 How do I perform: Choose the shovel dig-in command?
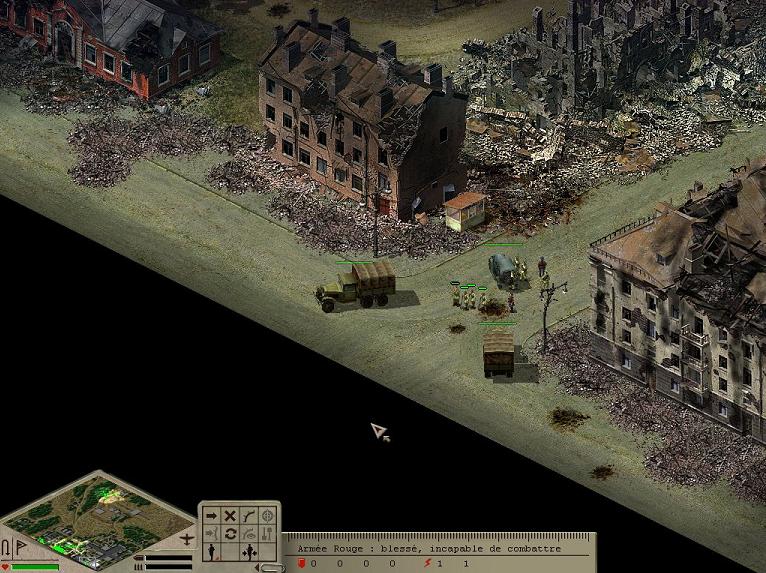click(268, 534)
